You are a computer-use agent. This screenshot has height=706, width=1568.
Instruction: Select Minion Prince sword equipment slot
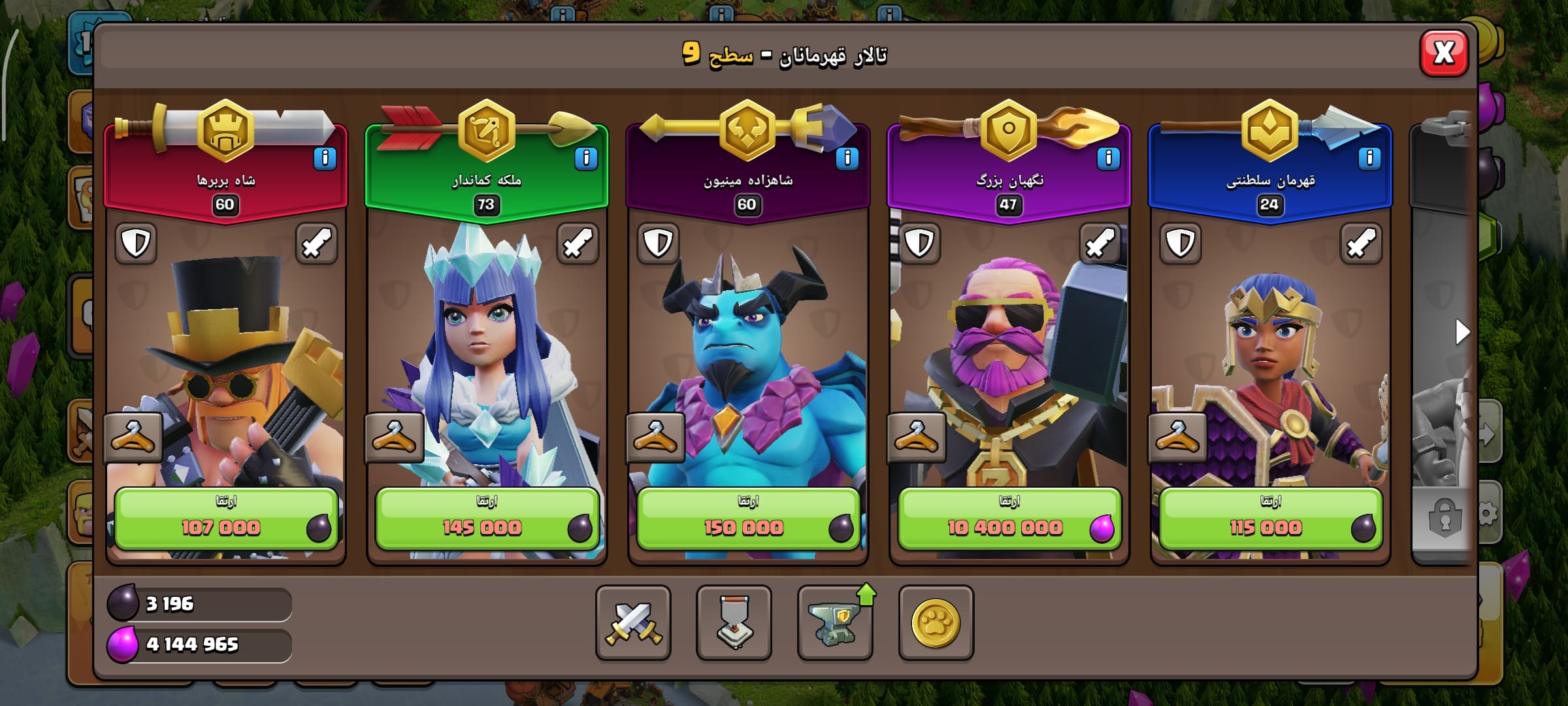(839, 244)
